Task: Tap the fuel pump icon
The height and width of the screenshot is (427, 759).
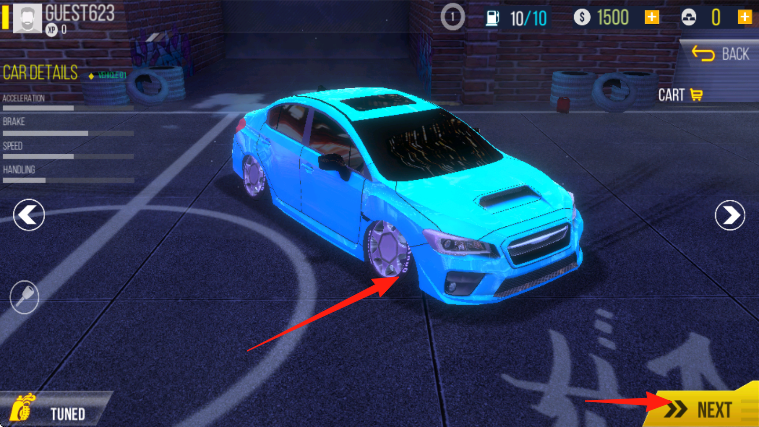Action: click(493, 17)
